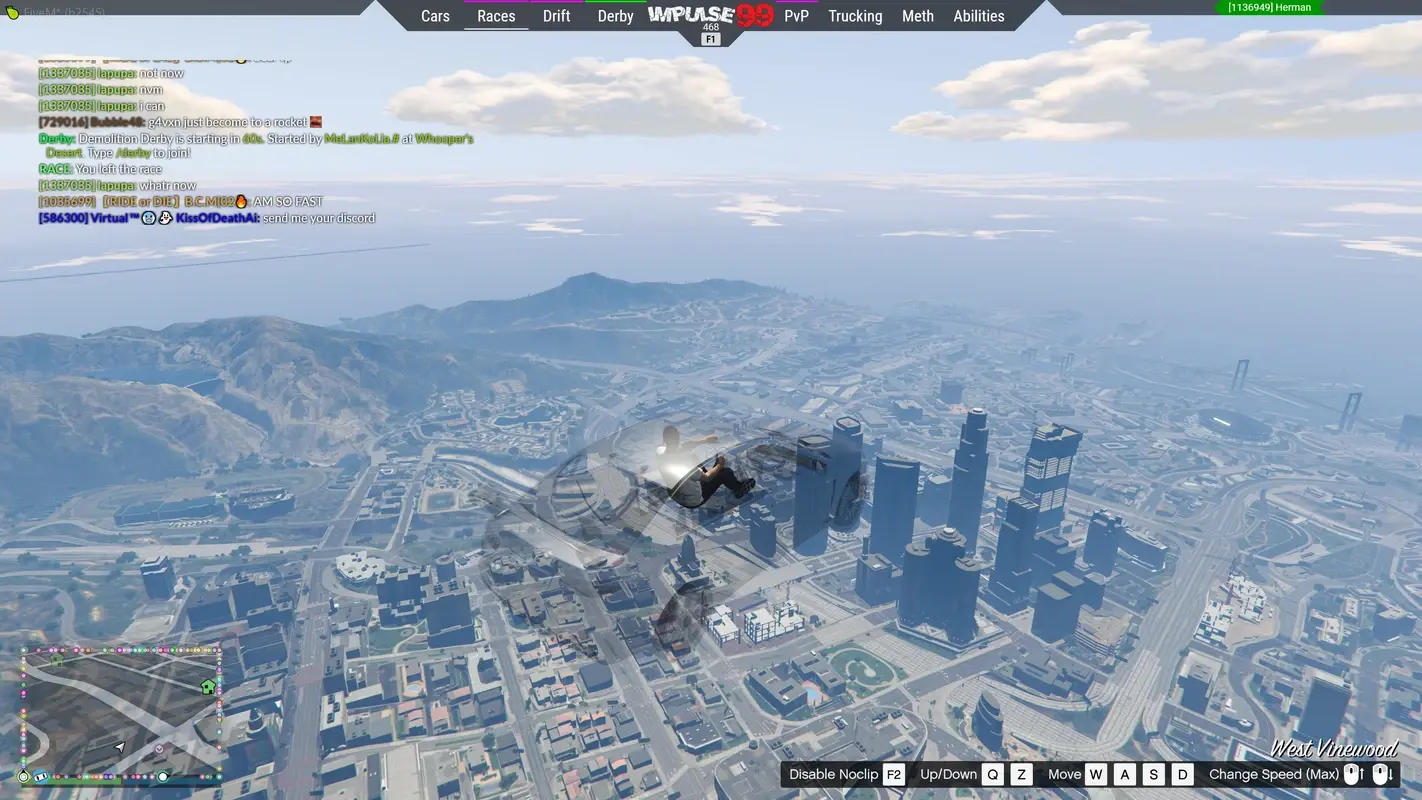Click the Impulse99 logo at top center

pos(709,15)
